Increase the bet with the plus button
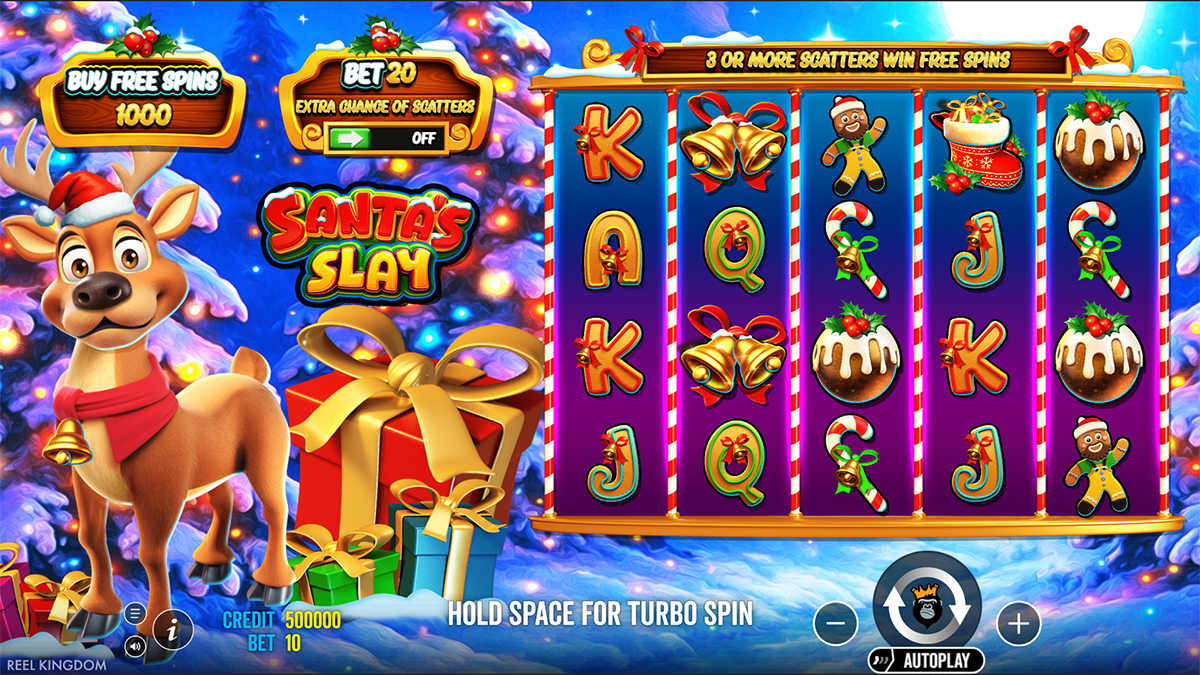 tap(1018, 624)
